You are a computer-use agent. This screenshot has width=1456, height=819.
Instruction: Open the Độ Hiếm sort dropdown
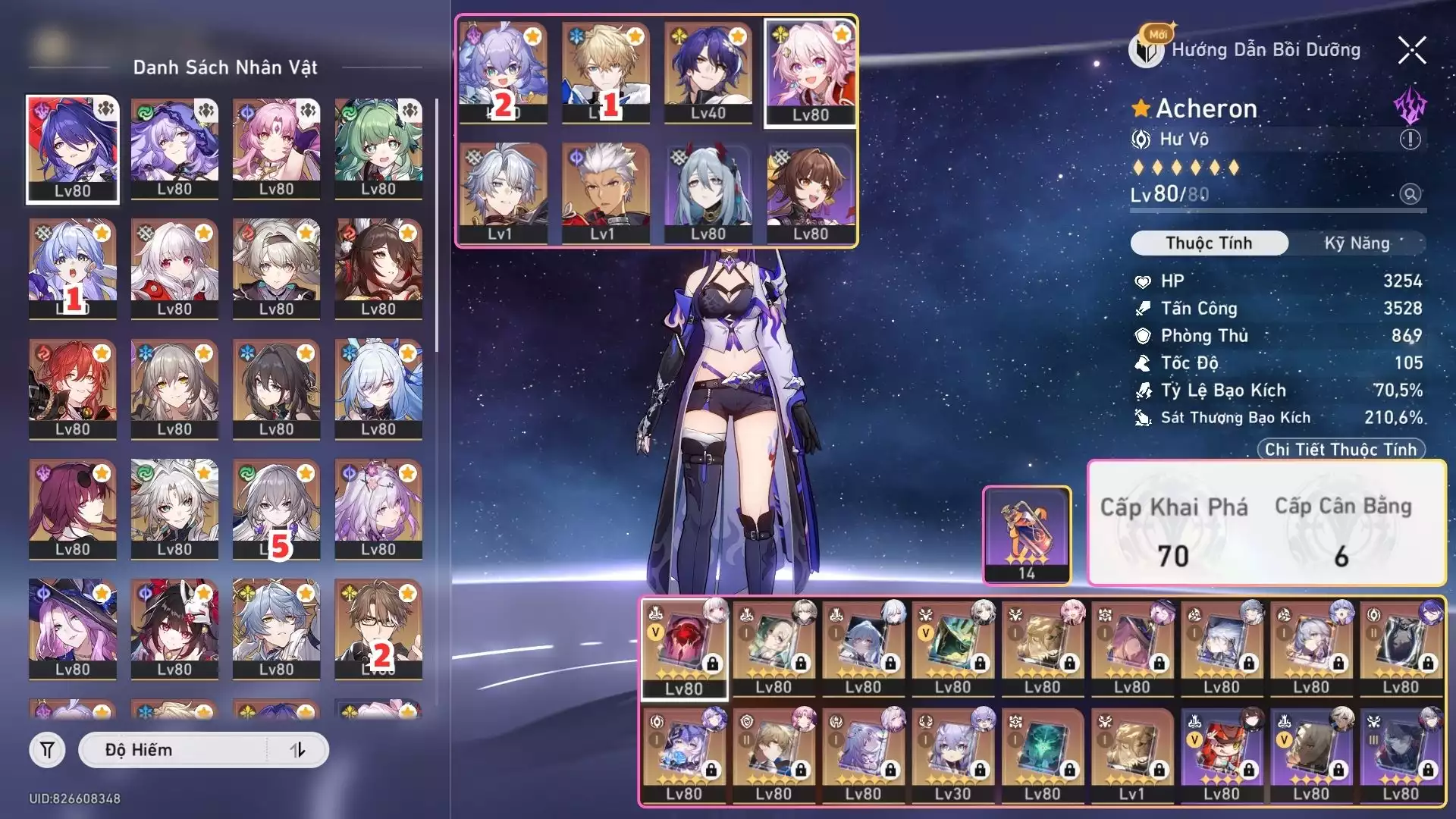(174, 750)
